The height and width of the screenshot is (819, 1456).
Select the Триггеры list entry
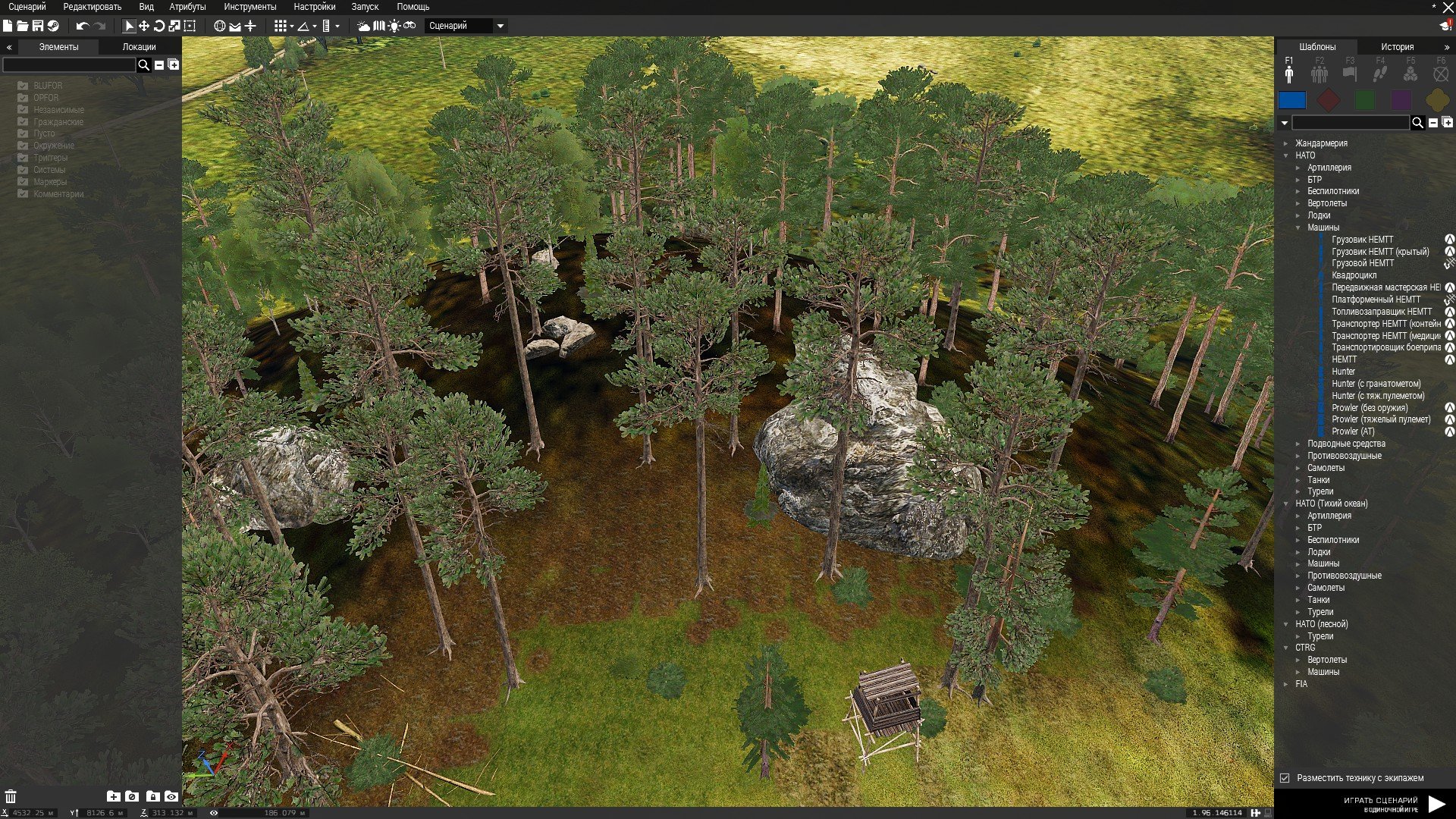(50, 158)
